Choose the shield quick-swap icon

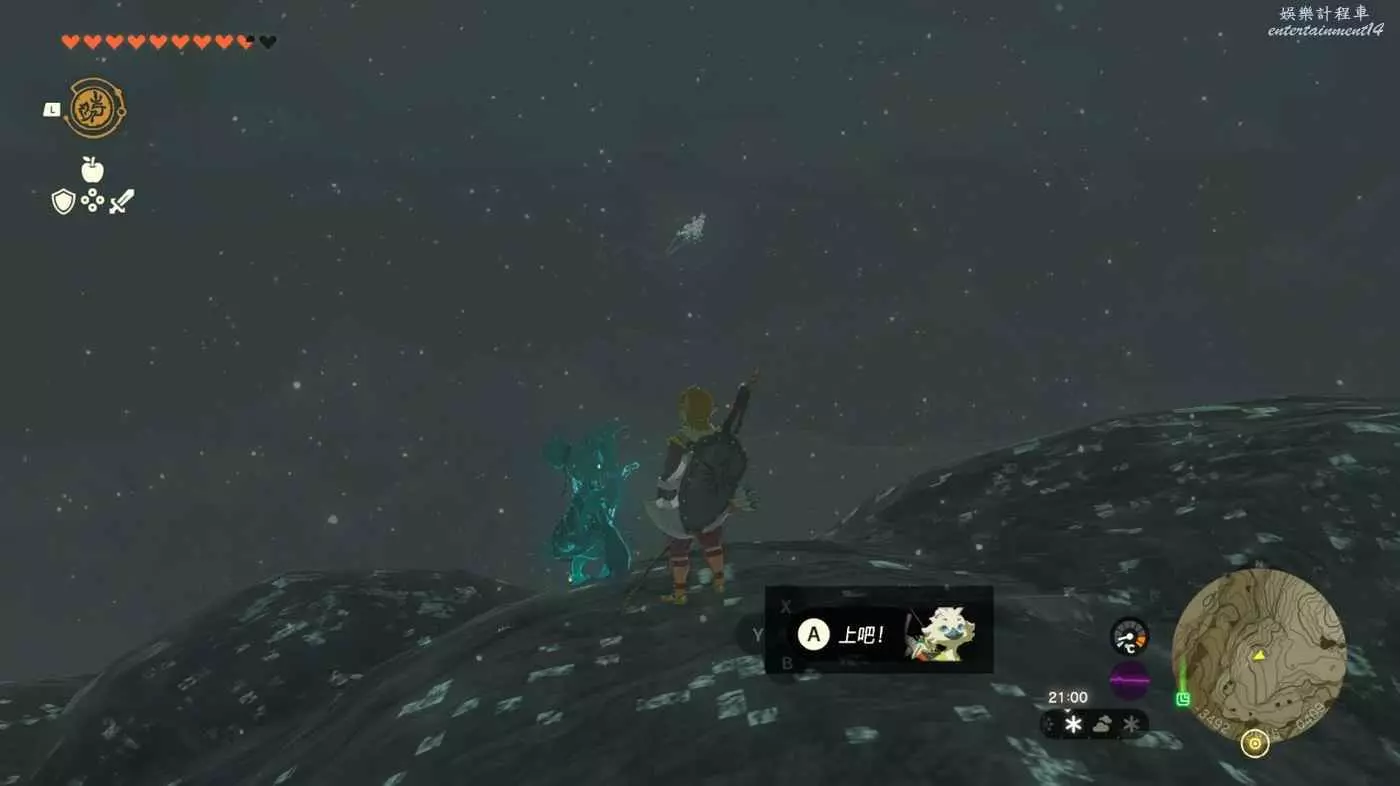(x=64, y=201)
